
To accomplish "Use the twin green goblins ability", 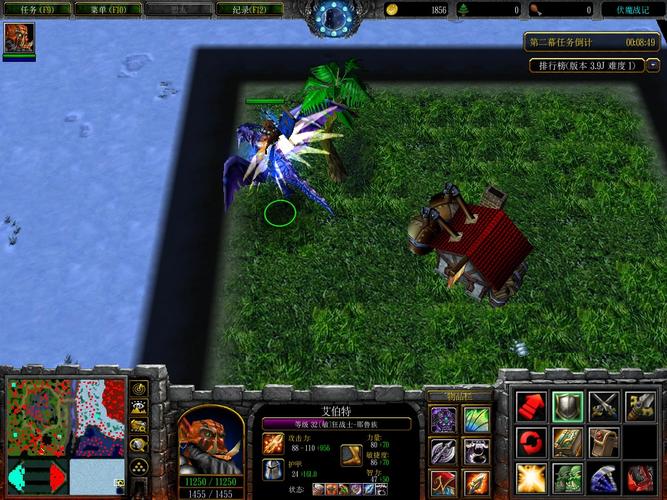I will point(567,476).
